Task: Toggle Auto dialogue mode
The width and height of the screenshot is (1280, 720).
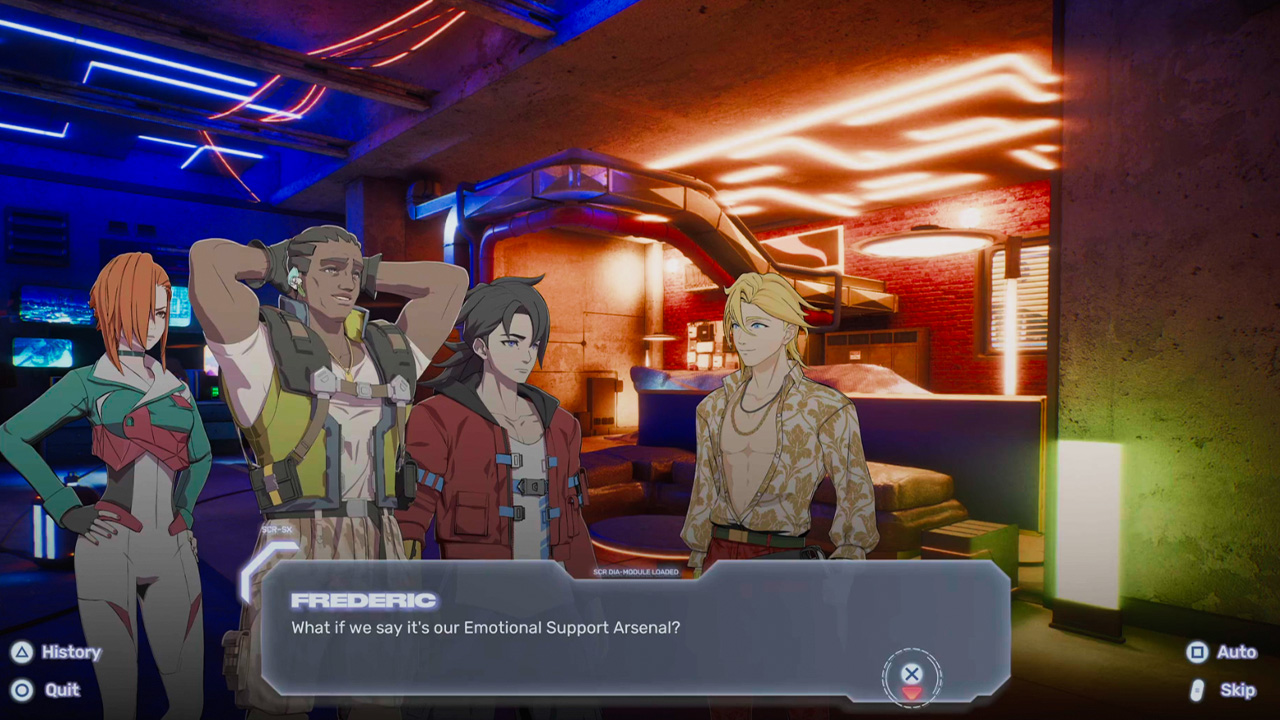Action: click(1222, 652)
